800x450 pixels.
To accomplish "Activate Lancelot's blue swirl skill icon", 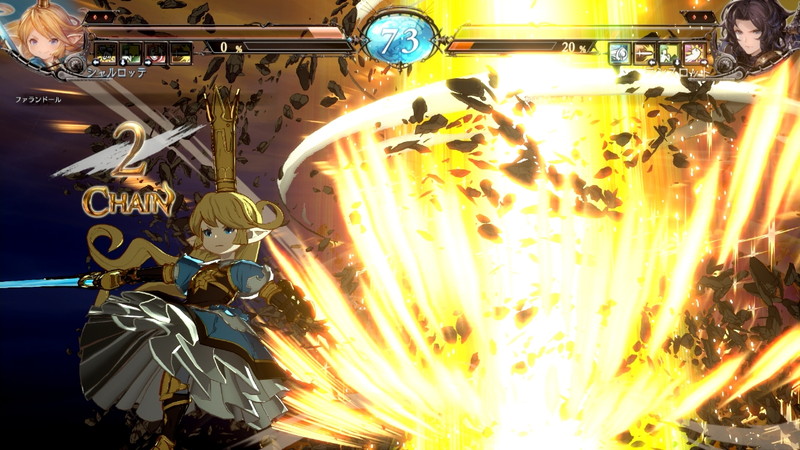I will tap(620, 52).
